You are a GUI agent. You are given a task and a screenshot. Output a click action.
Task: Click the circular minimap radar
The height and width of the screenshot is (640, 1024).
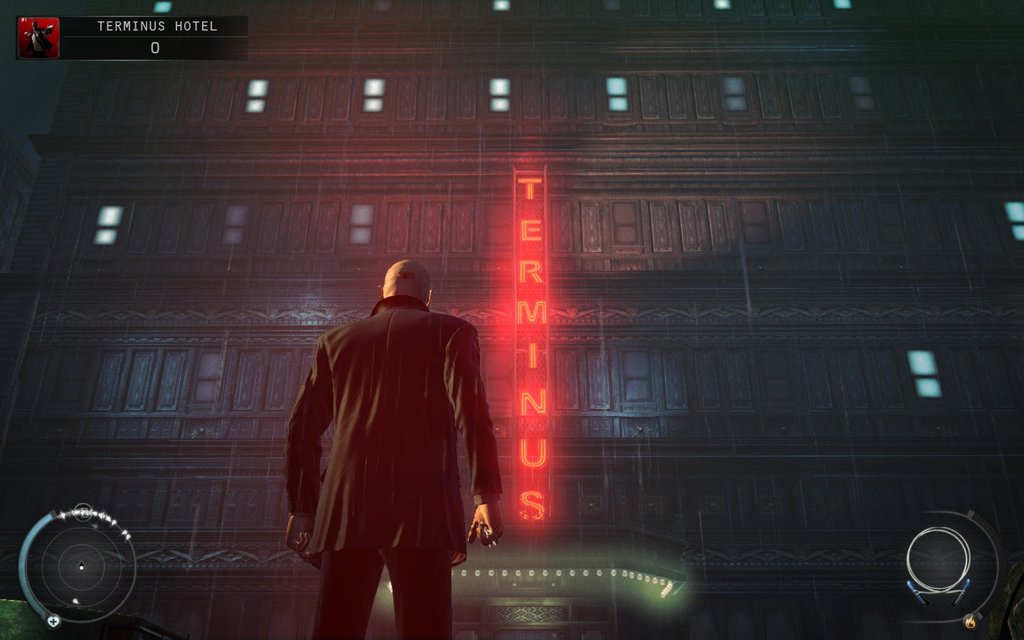click(x=81, y=567)
